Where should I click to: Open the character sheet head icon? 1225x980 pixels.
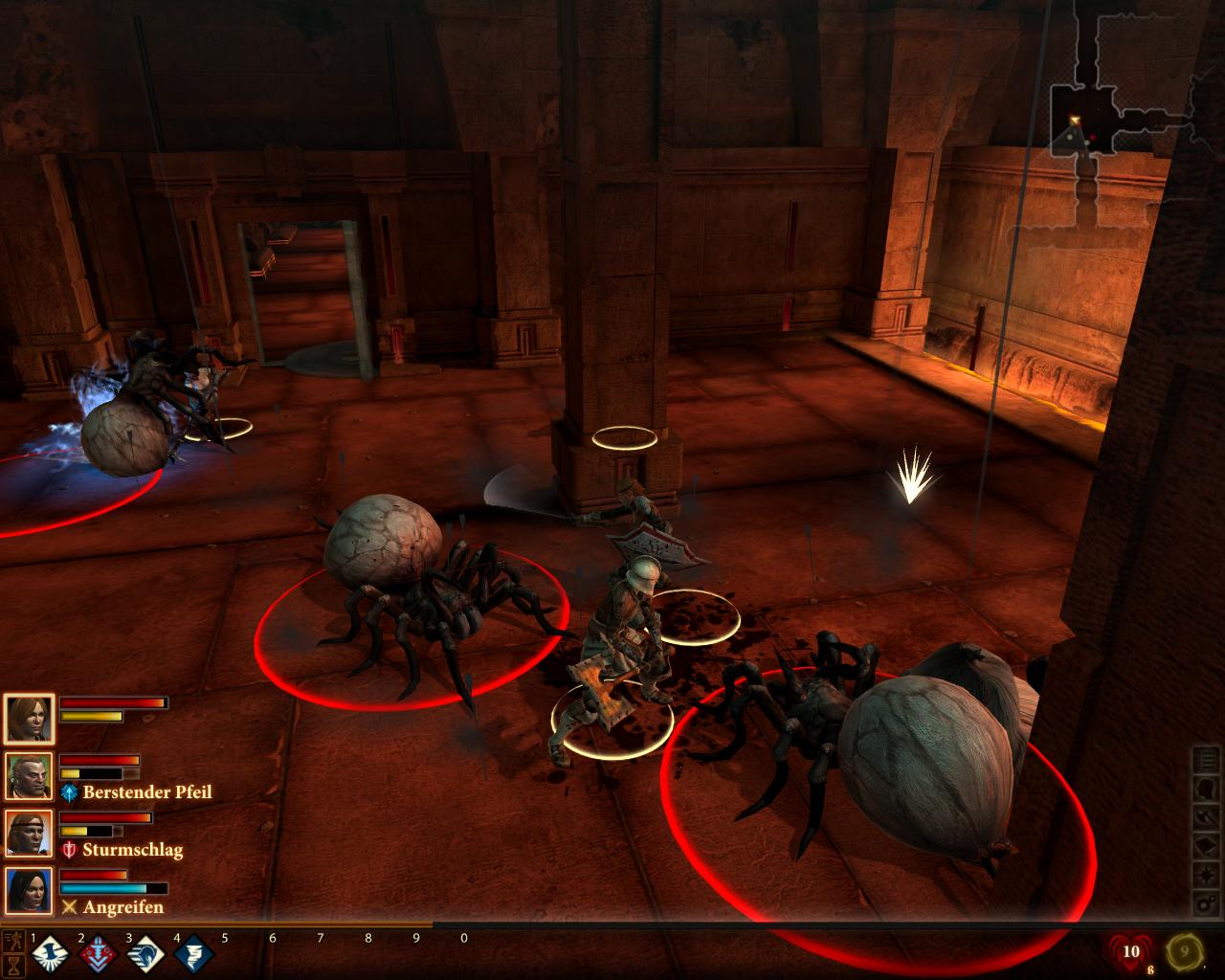(1207, 791)
